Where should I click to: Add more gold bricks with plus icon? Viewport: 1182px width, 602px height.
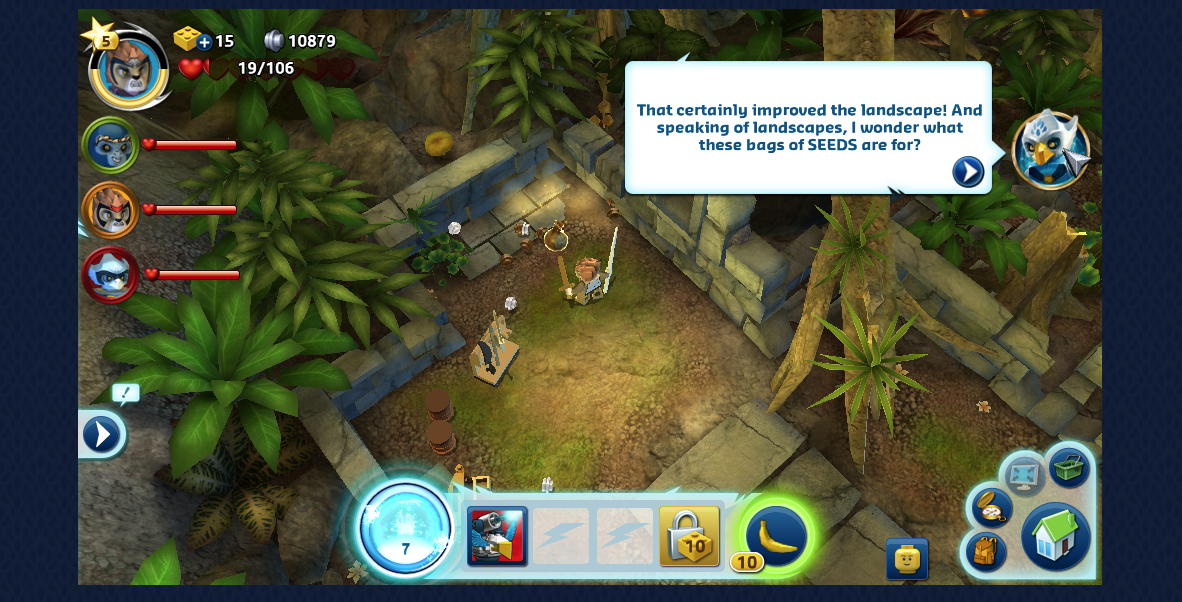click(204, 41)
